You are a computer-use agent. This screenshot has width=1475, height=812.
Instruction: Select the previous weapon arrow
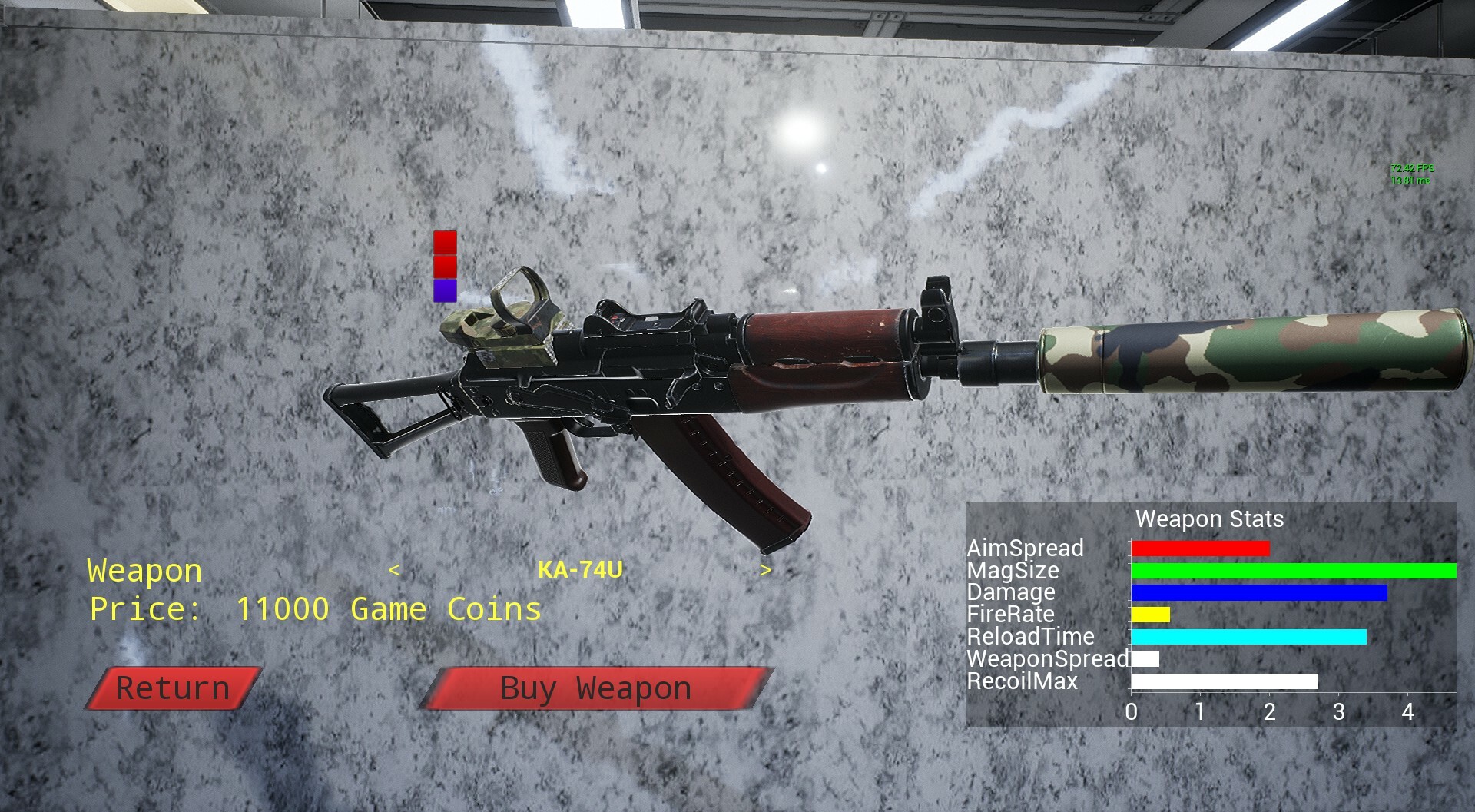(x=393, y=571)
